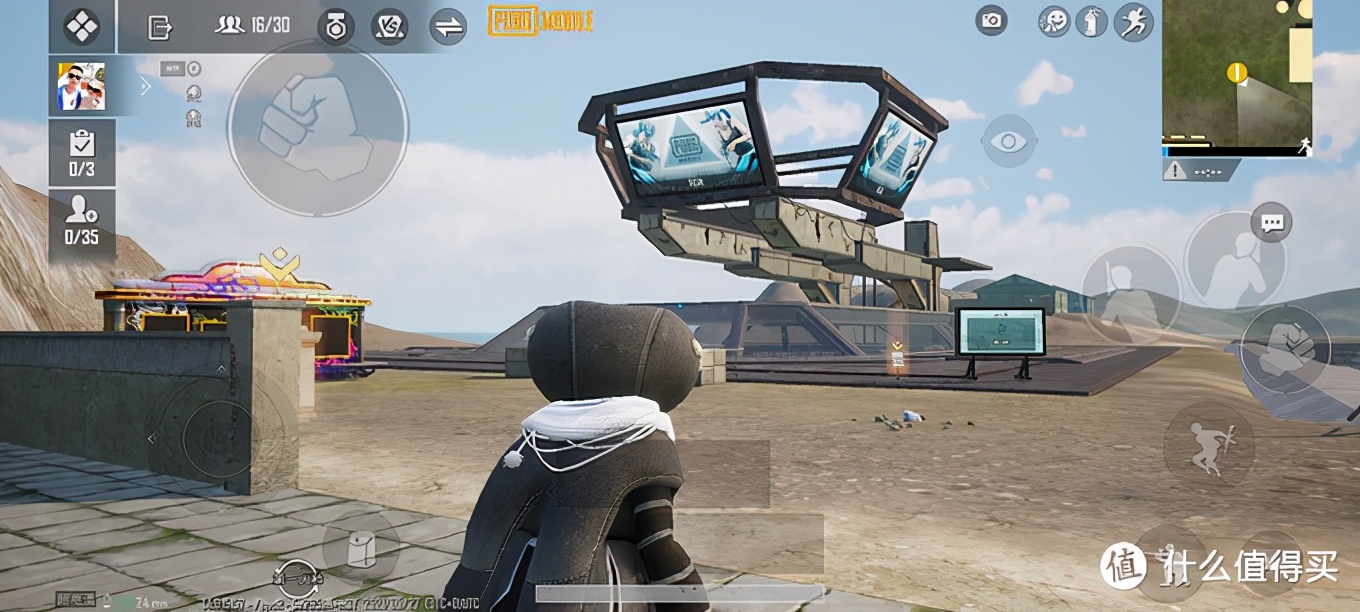1360x612 pixels.
Task: Expand the arrow beside the avatar
Action: (146, 86)
